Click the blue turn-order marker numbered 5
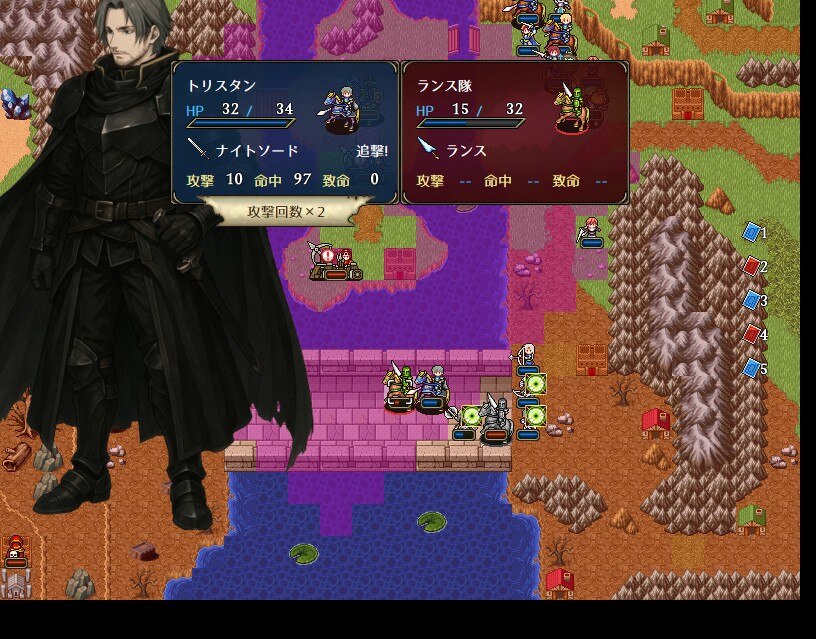The height and width of the screenshot is (639, 816). coord(752,369)
